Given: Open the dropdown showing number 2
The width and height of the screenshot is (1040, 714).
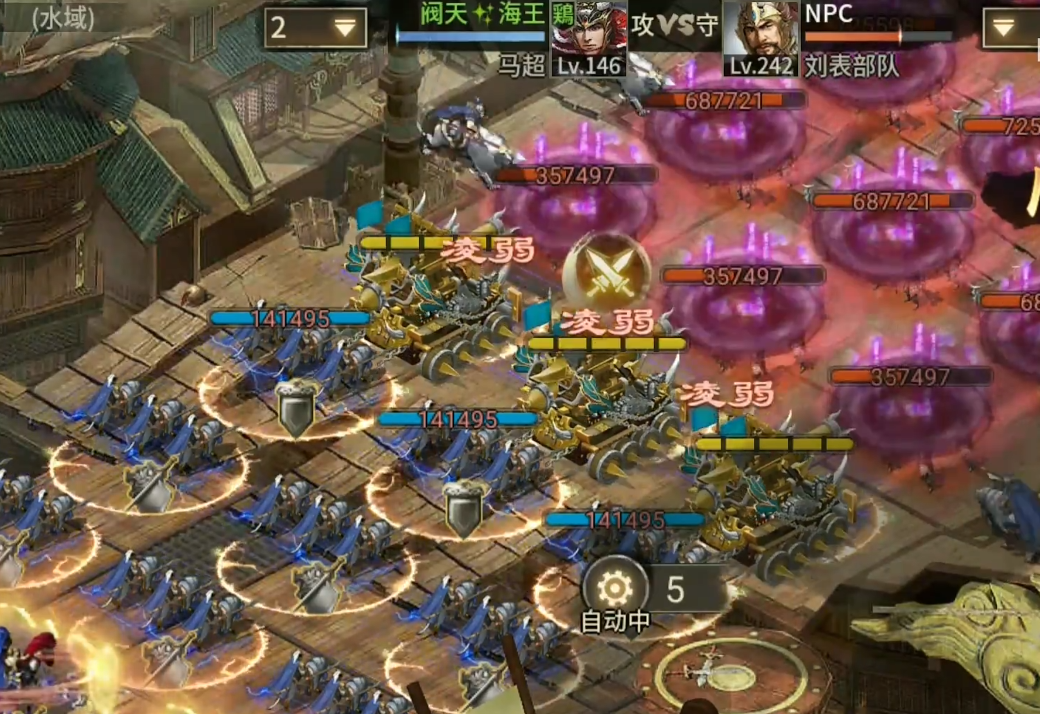Looking at the screenshot, I should click(315, 28).
